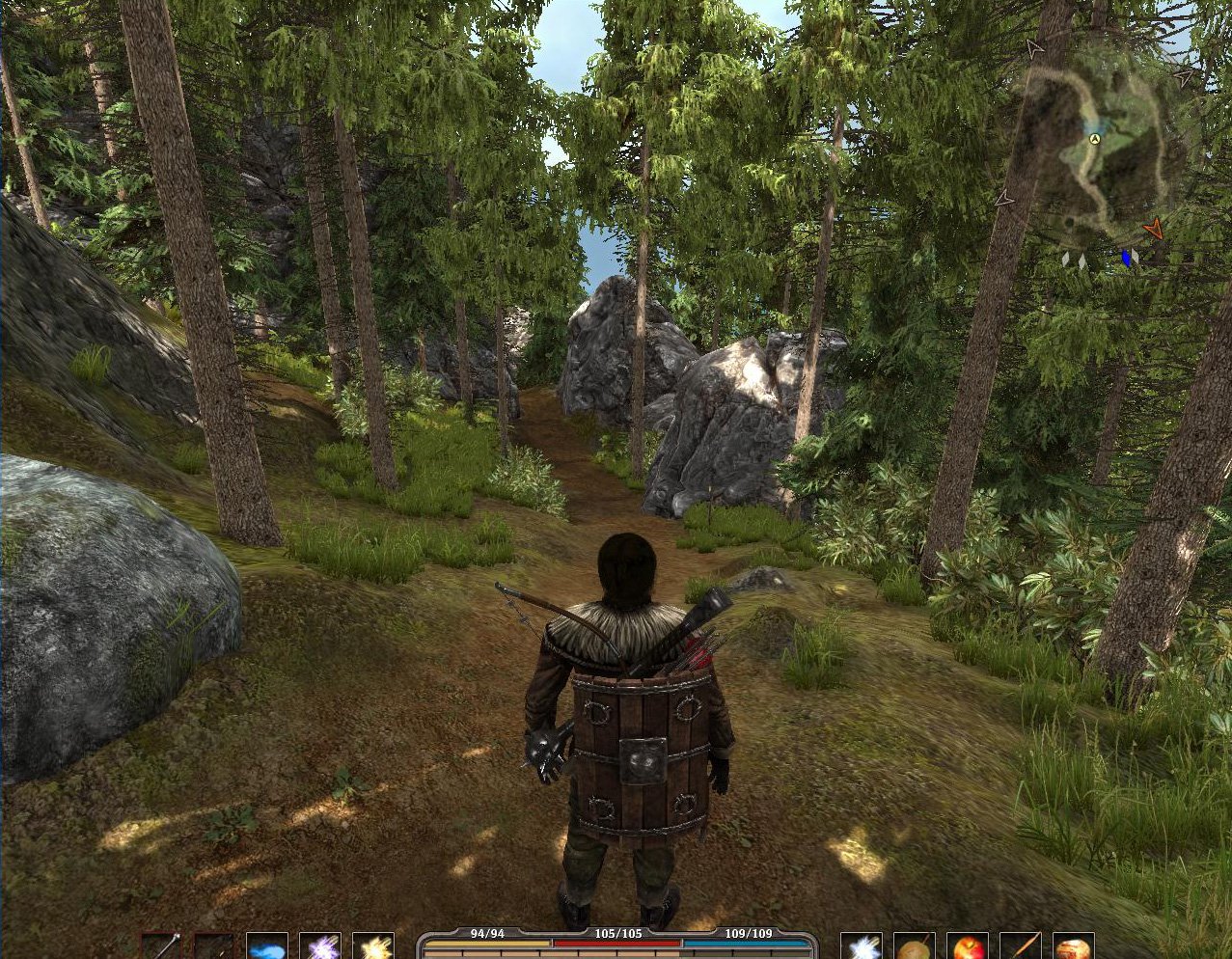Viewport: 1232px width, 959px height.
Task: Select the red apple quick slot
Action: (x=967, y=946)
